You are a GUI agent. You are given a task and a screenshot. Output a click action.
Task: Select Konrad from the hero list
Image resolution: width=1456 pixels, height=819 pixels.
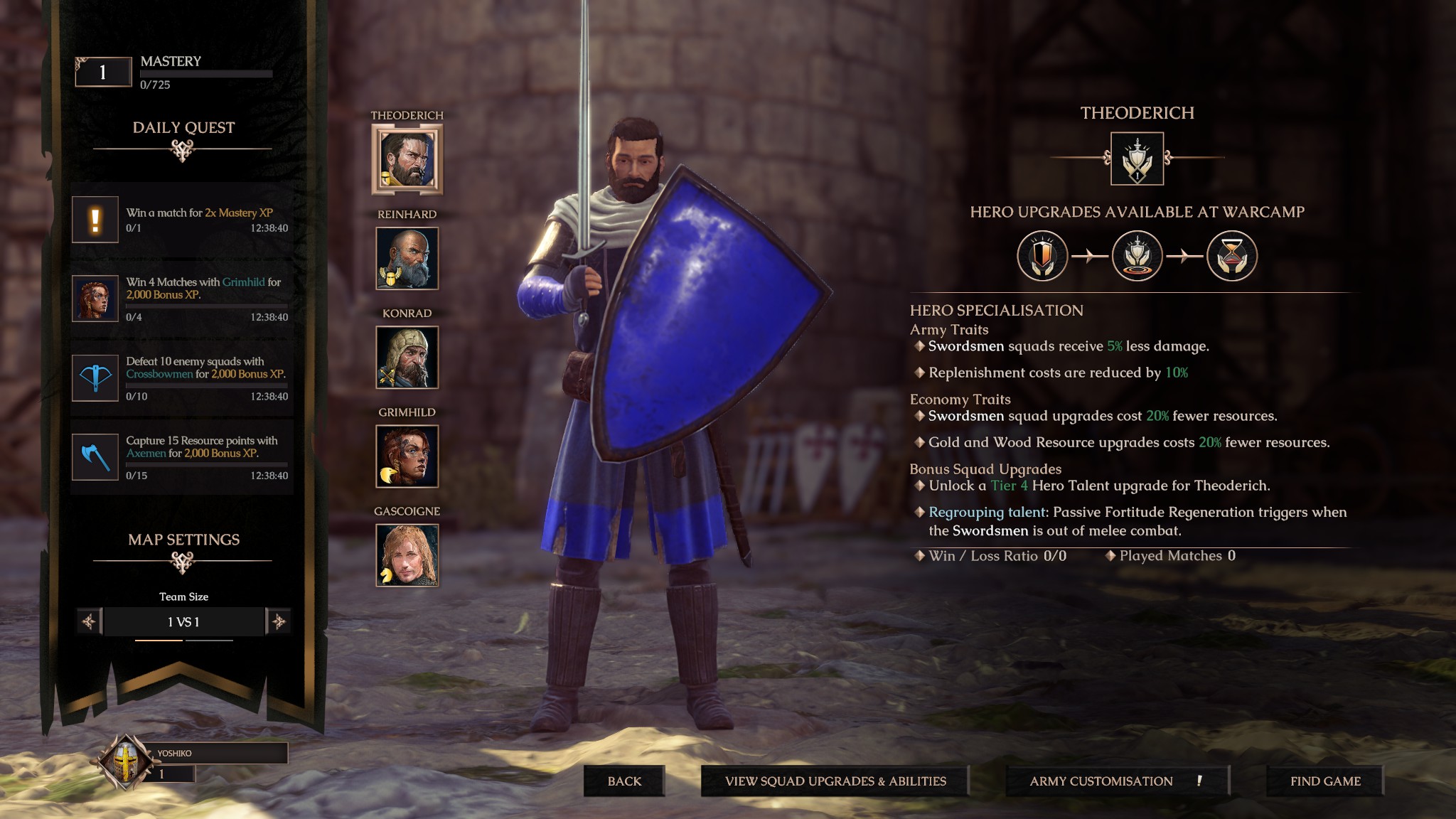(407, 357)
